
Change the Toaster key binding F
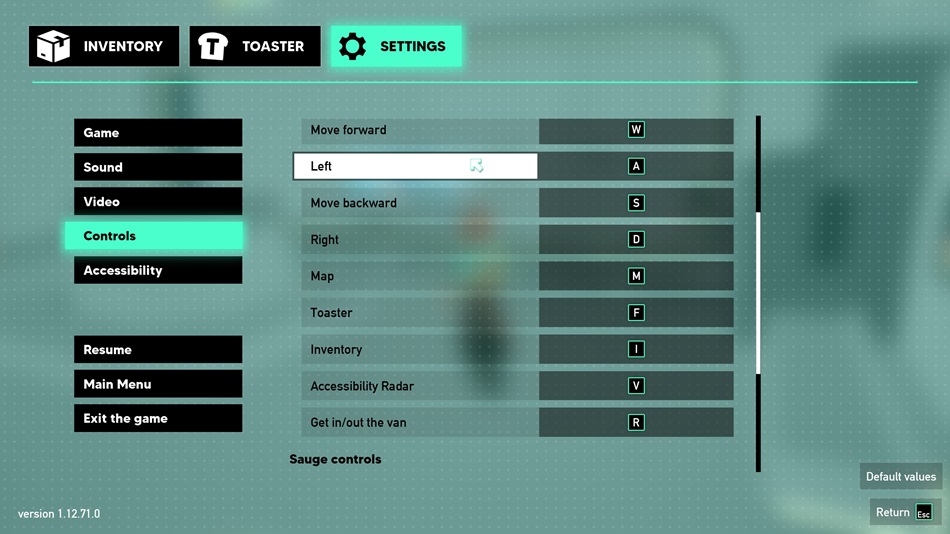coord(636,313)
